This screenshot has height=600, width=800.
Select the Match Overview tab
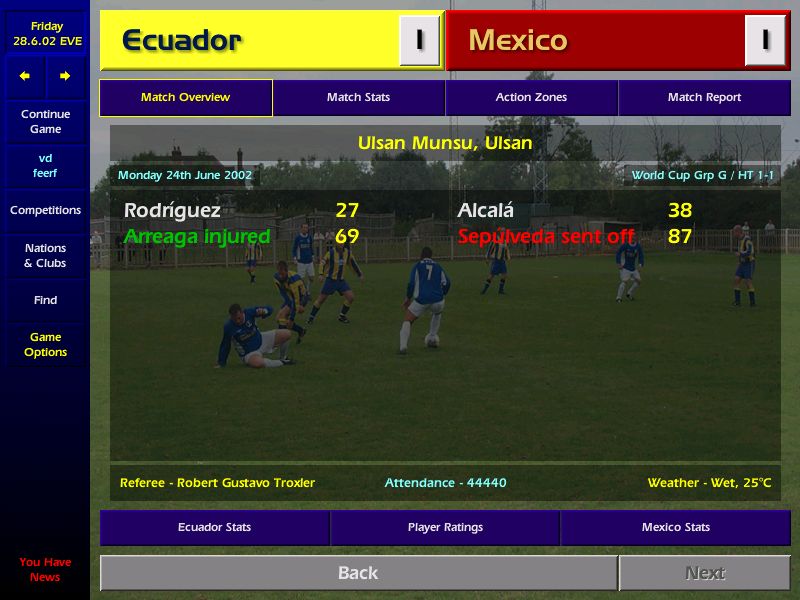tap(185, 98)
